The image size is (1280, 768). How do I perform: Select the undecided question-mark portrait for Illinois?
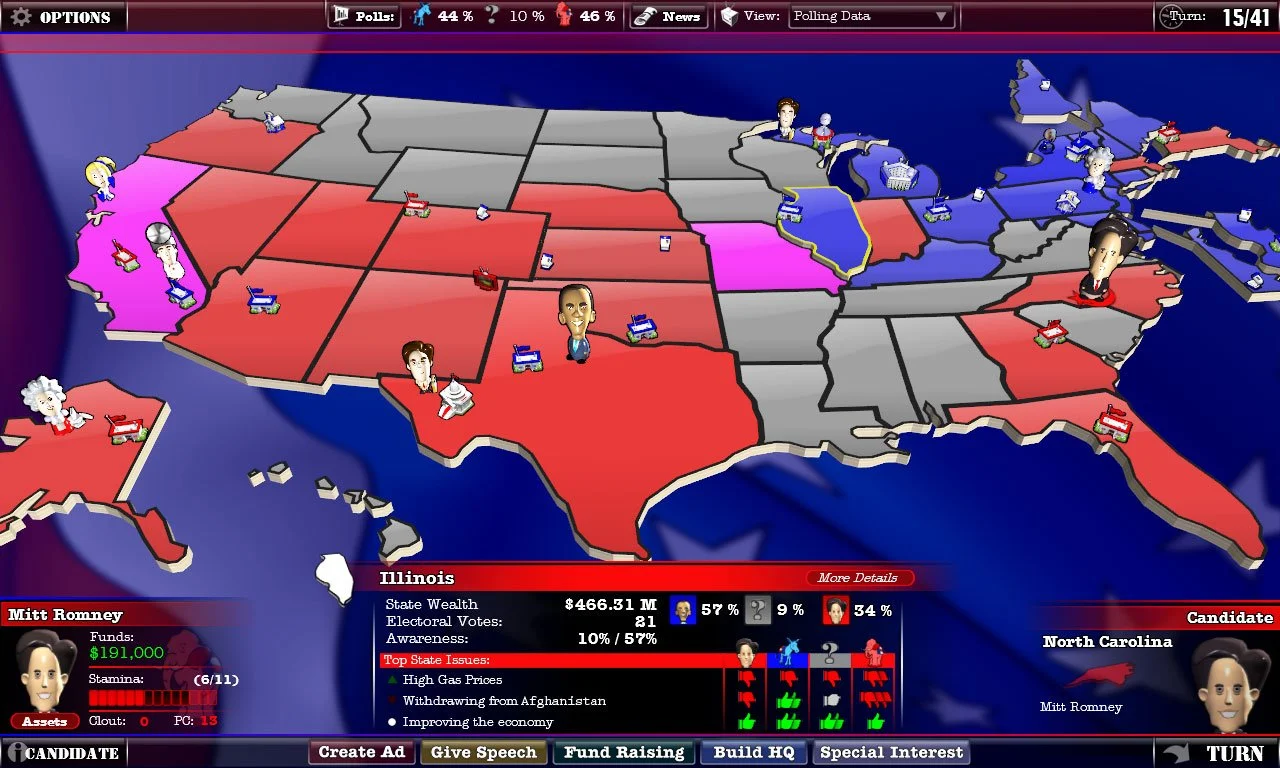click(x=756, y=609)
